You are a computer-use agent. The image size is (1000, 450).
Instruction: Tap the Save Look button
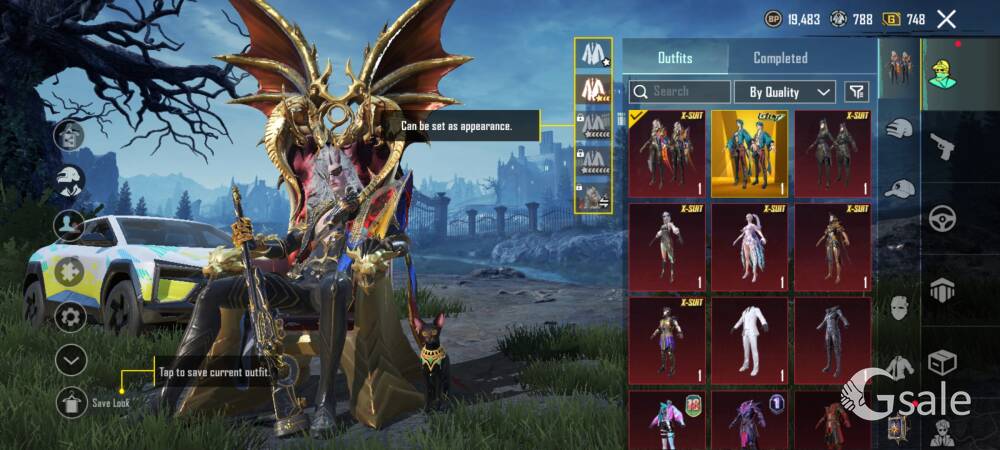click(71, 403)
